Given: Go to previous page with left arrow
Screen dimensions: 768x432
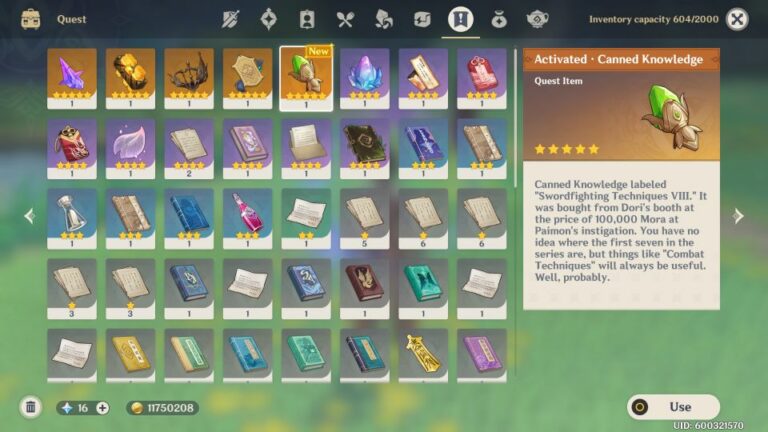Looking at the screenshot, I should [29, 216].
